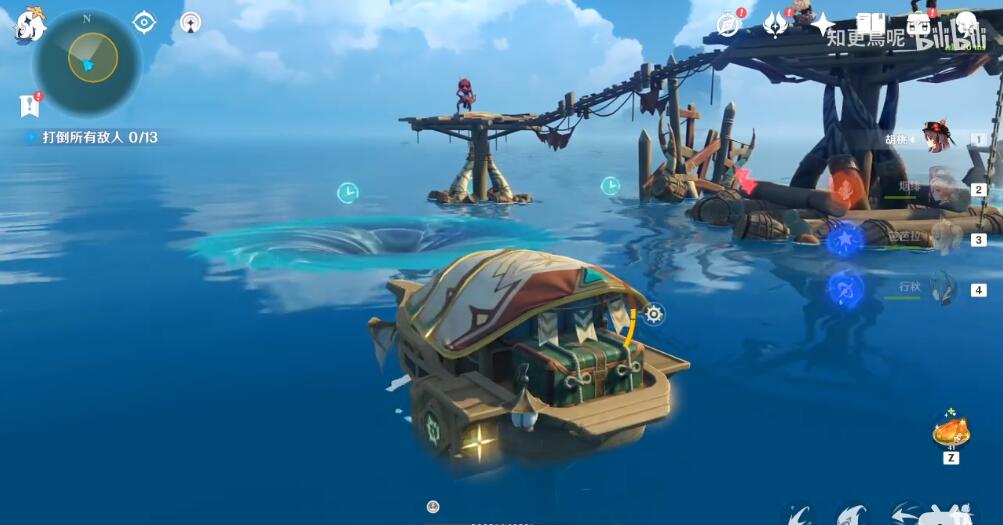Open the four-pointed star wish icon
Screen dimensions: 1003x525
(823, 24)
